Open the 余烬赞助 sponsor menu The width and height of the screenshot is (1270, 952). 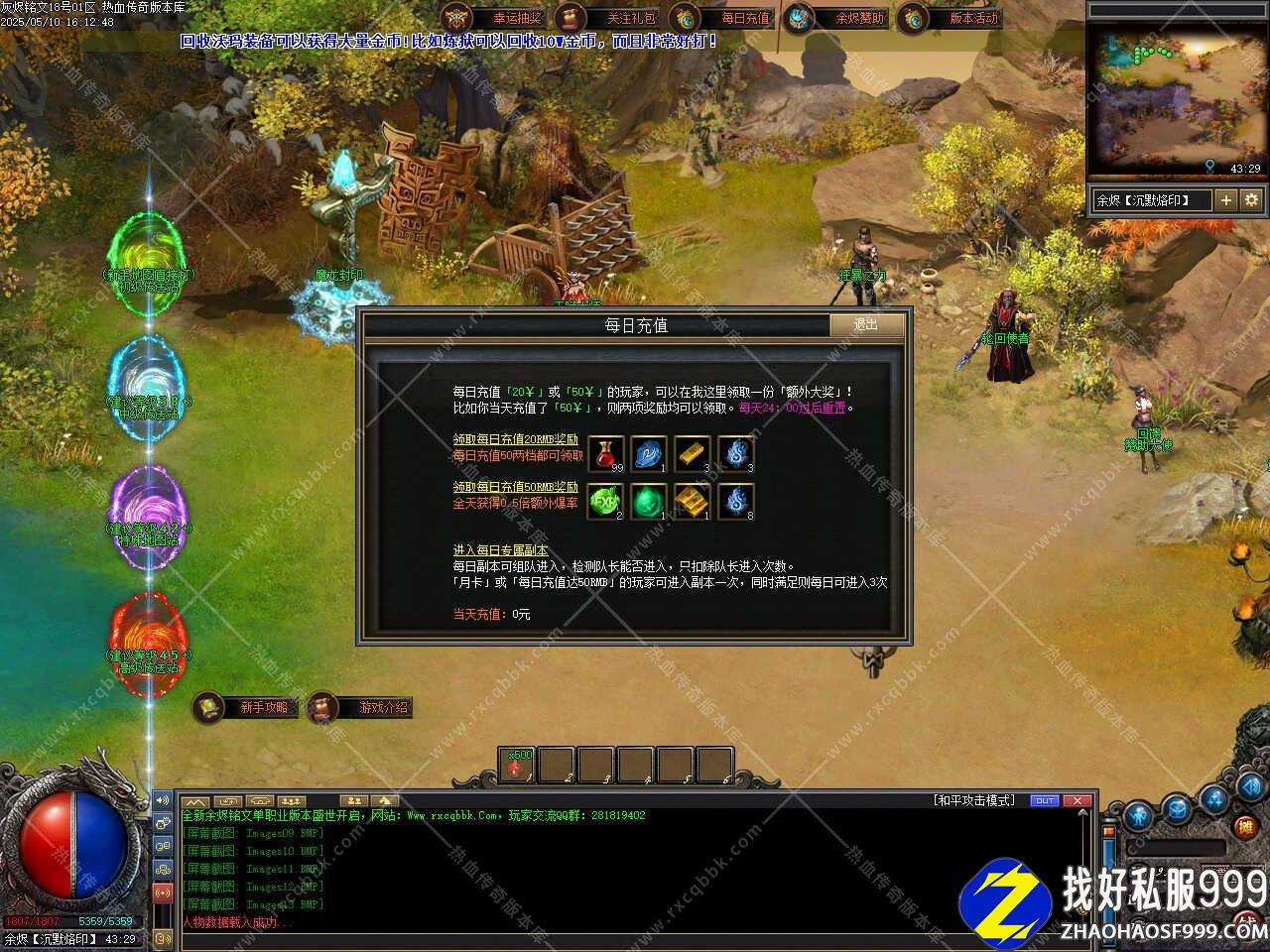[x=836, y=18]
